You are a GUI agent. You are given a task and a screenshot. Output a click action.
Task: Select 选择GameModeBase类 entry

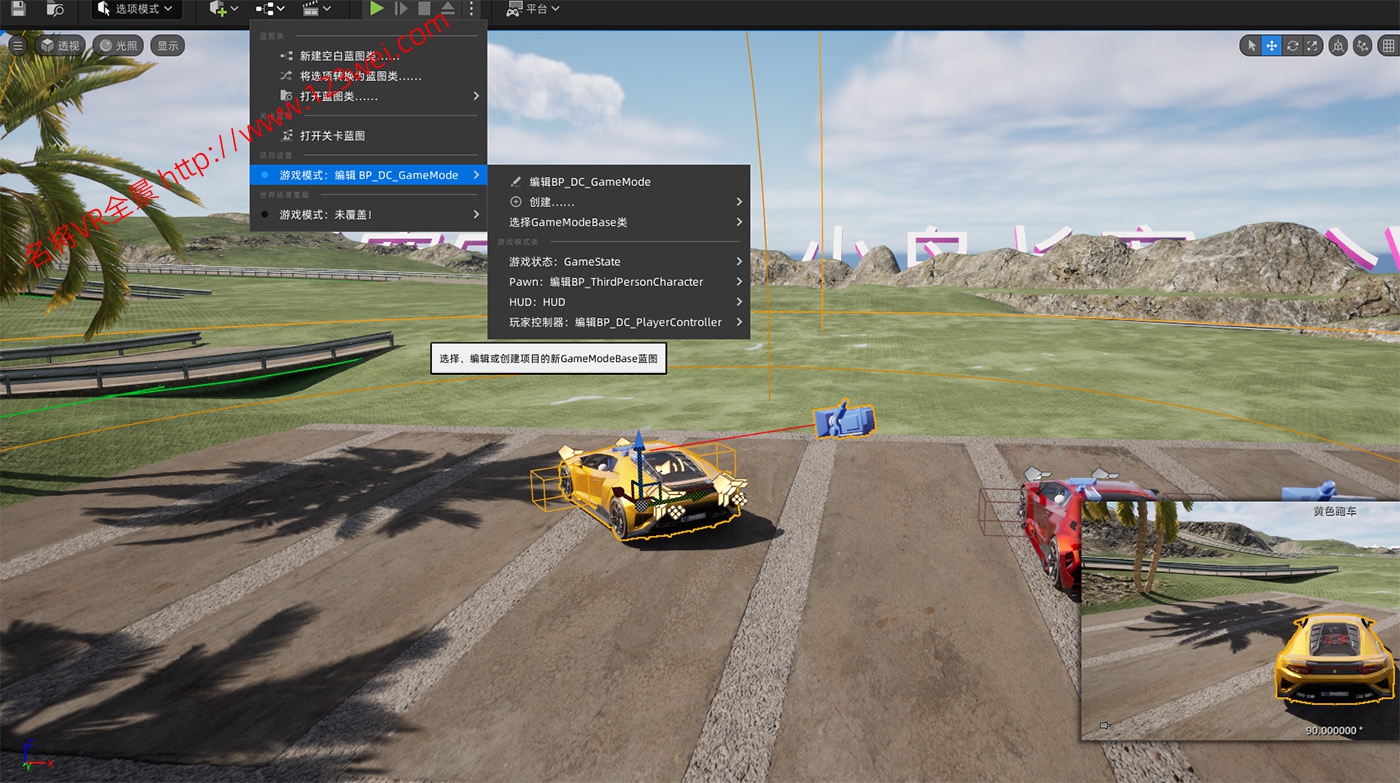(568, 222)
